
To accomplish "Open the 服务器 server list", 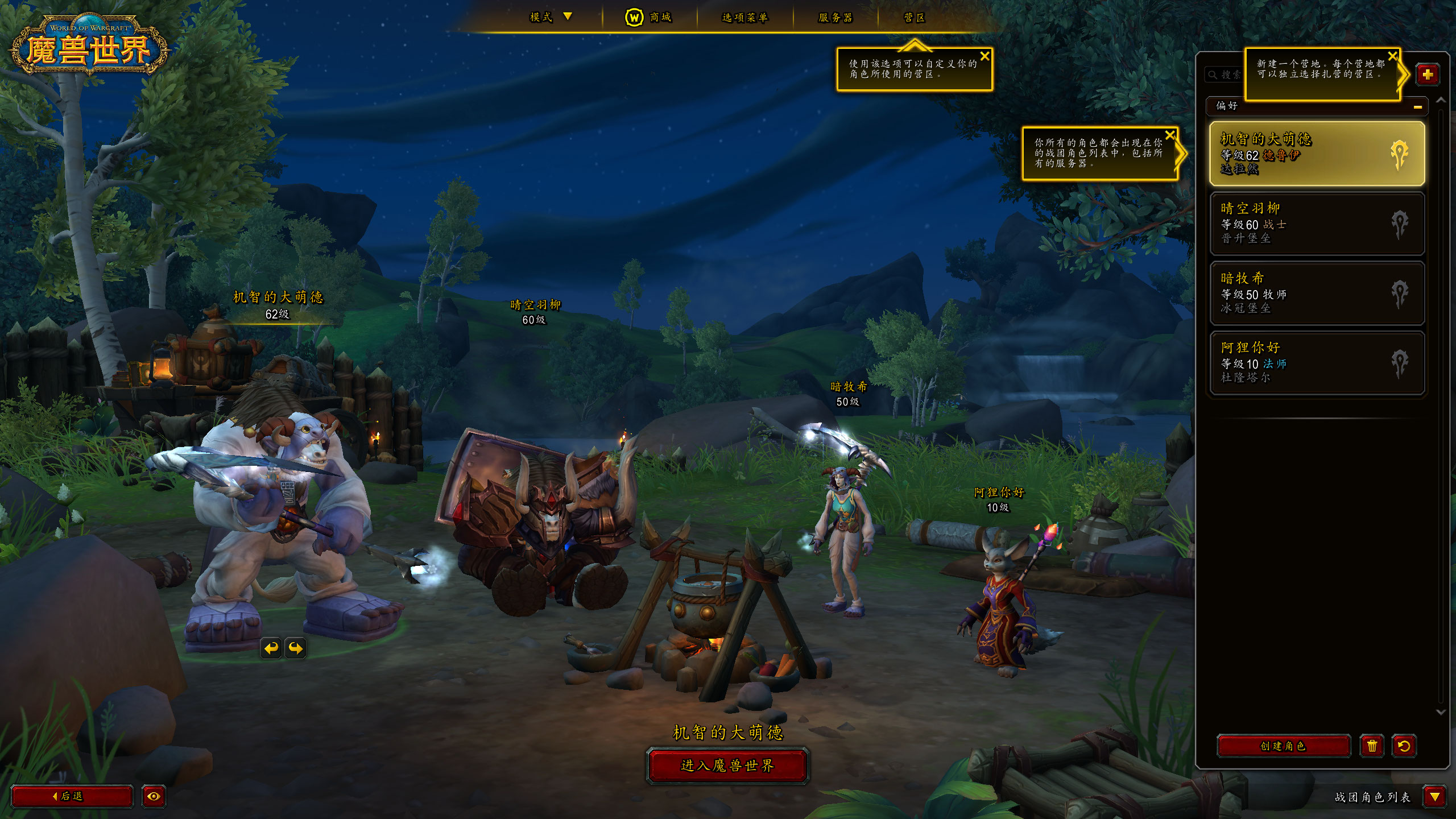I will 835,18.
